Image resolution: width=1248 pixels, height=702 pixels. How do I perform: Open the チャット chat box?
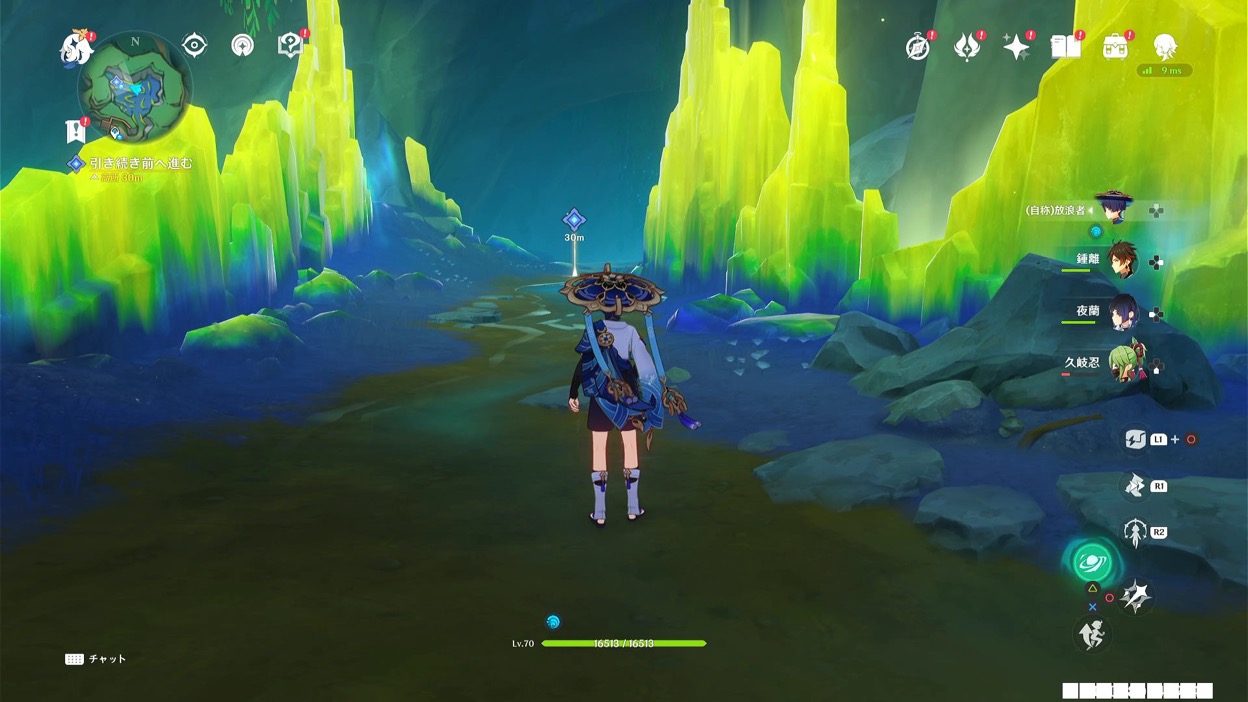[96, 659]
